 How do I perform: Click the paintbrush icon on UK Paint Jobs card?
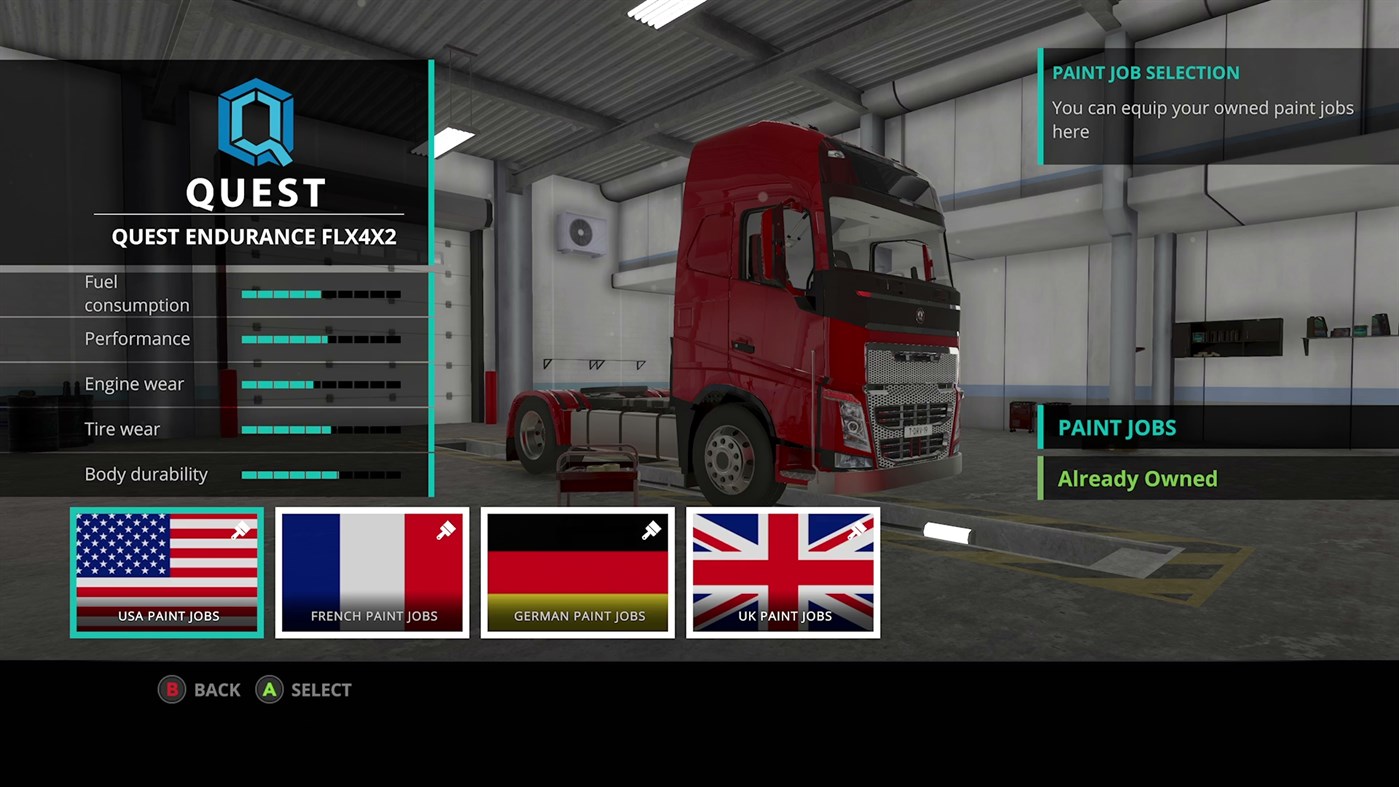click(x=857, y=531)
